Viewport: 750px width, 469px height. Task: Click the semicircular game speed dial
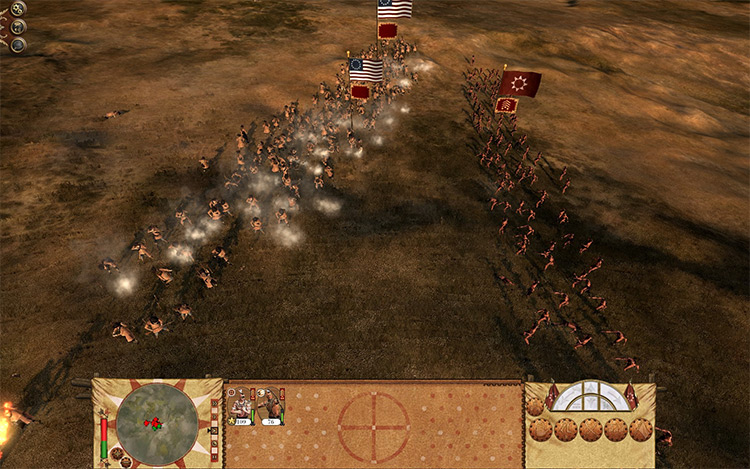(590, 397)
